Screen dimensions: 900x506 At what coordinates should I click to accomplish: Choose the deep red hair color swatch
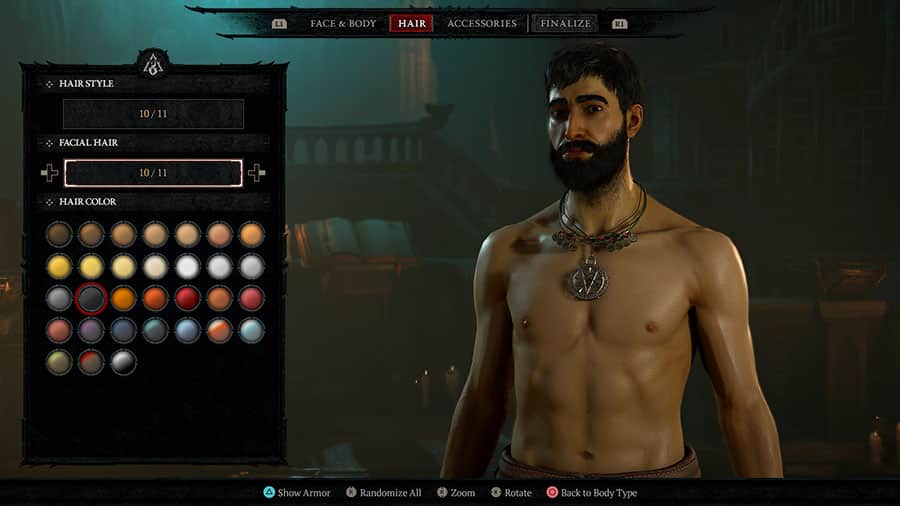click(187, 298)
